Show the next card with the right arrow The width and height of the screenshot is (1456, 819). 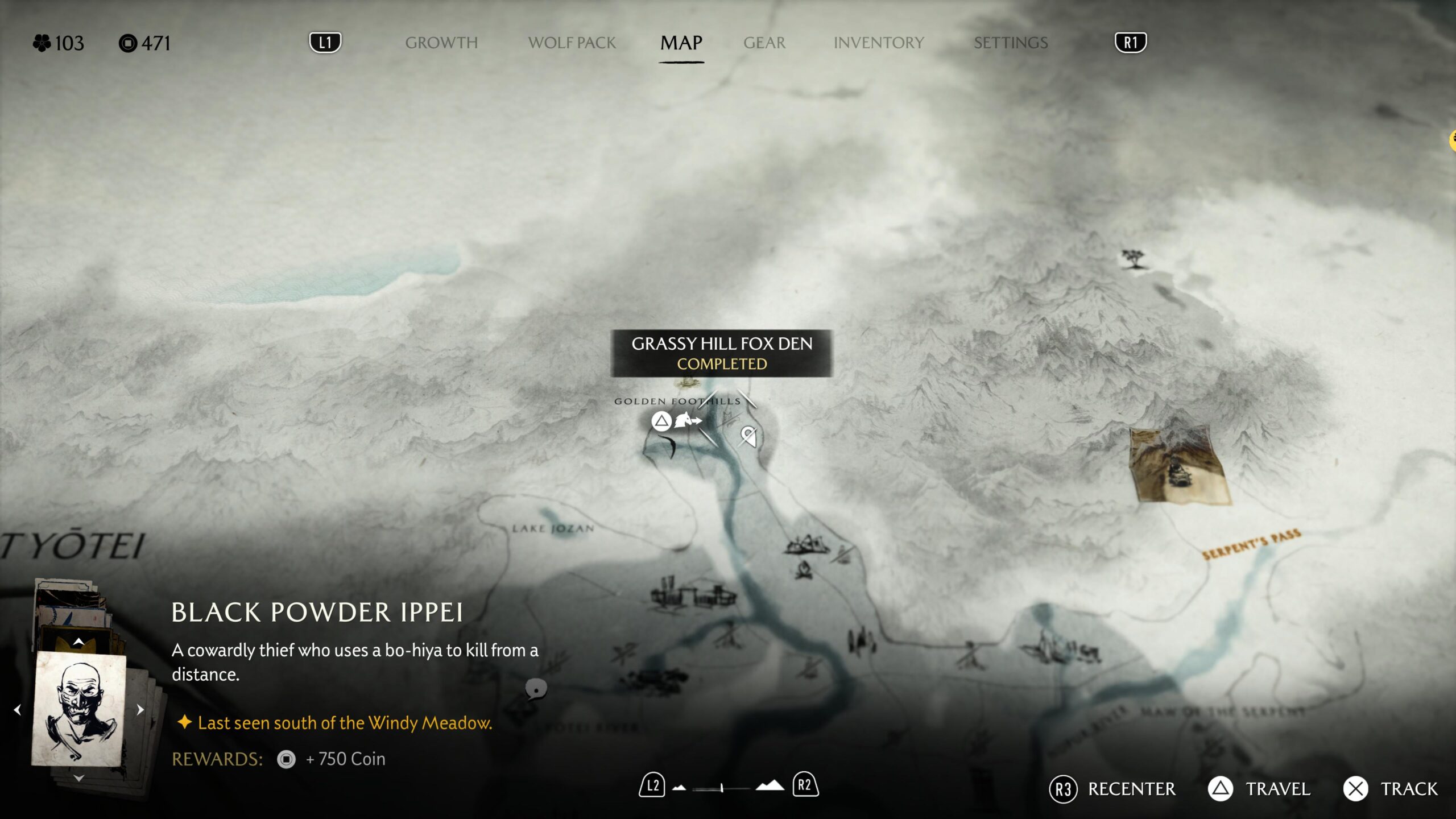point(140,710)
